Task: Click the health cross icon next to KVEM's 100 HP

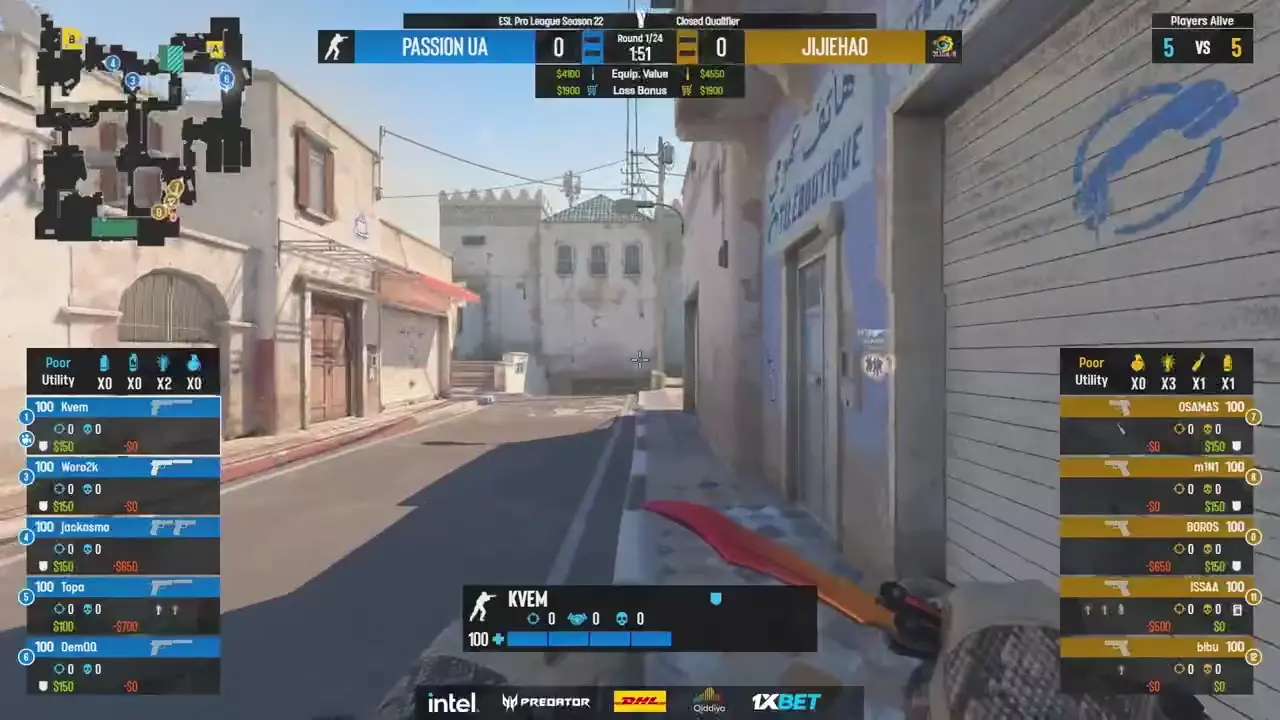Action: pos(496,639)
